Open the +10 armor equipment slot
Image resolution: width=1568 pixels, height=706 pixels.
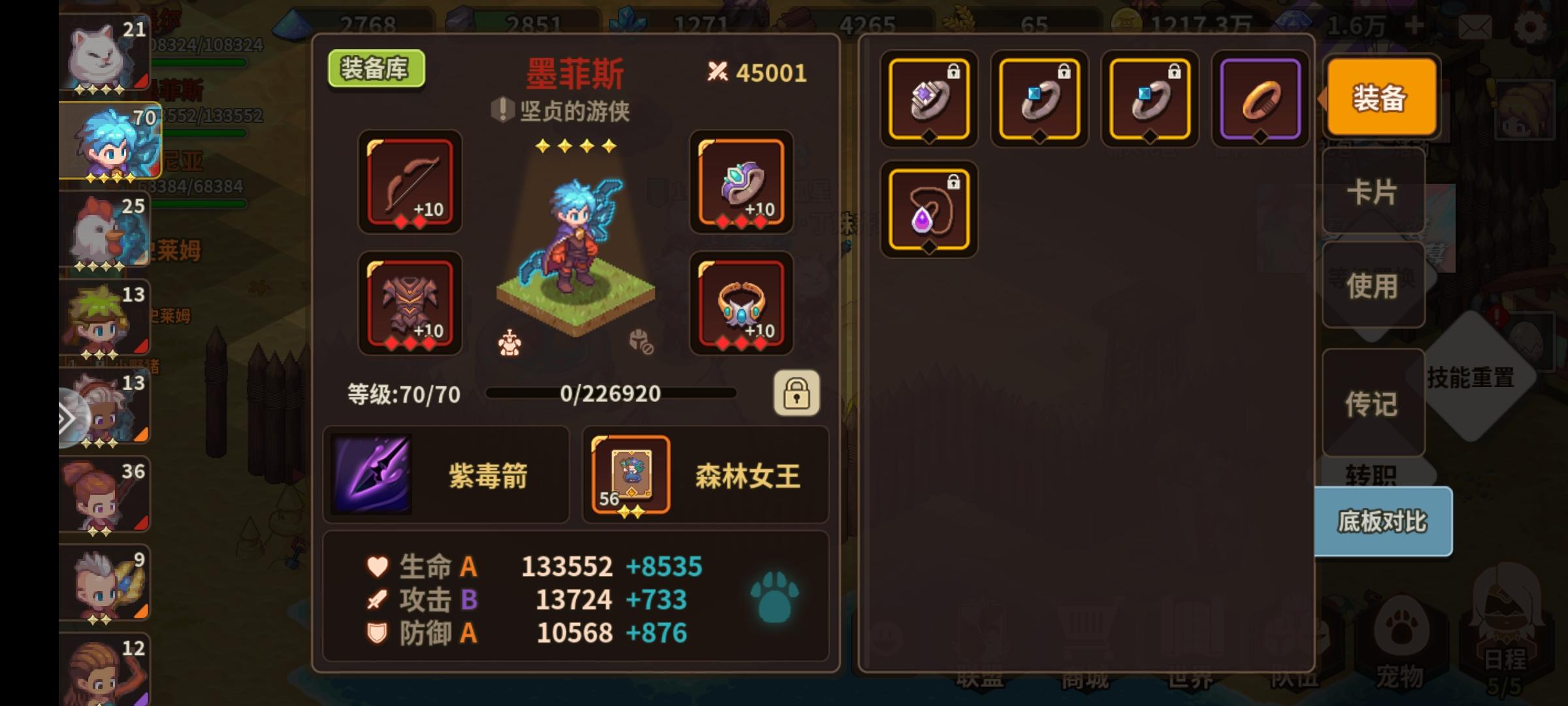click(410, 304)
